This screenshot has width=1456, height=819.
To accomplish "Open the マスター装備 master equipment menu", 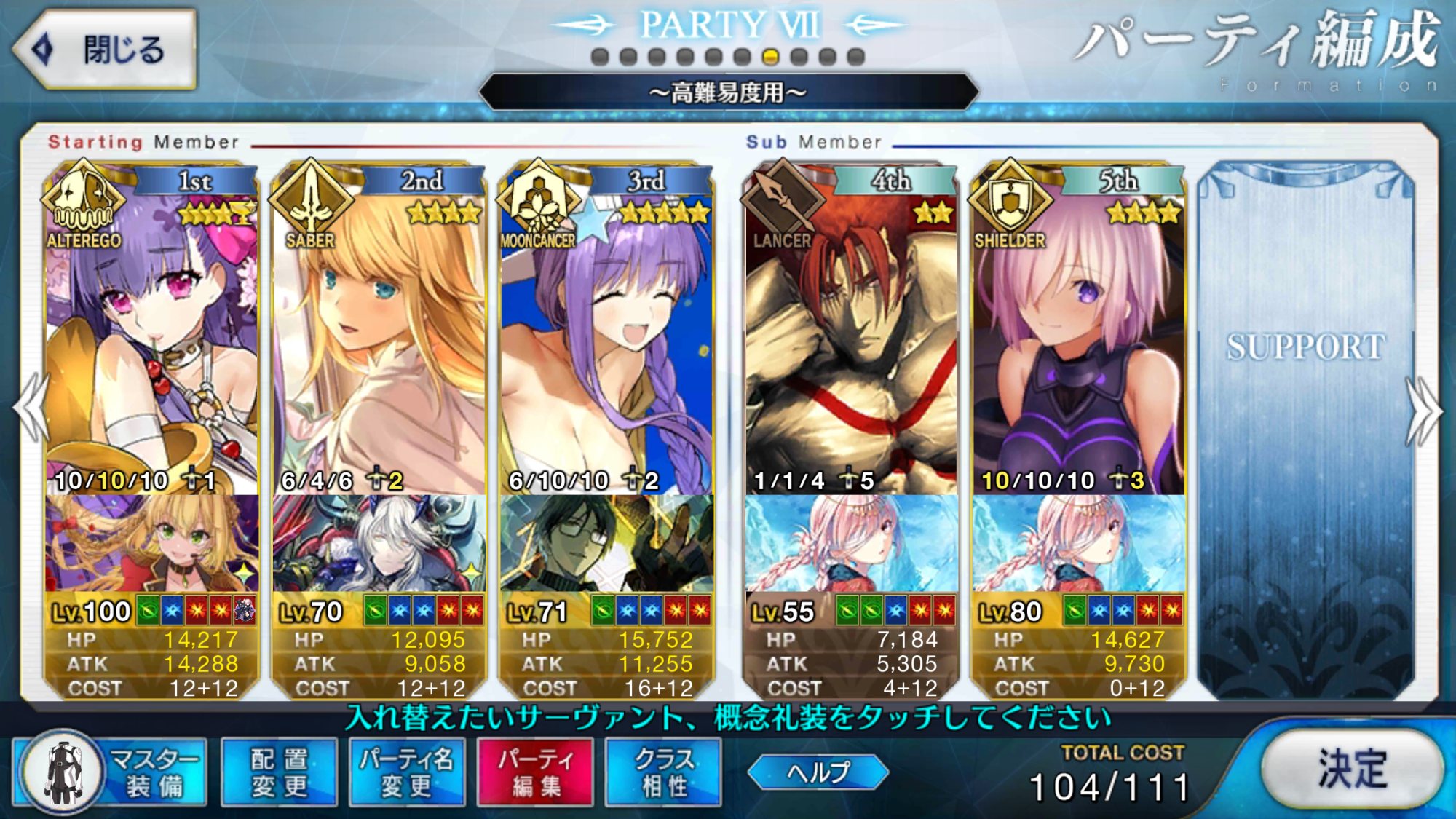I will coord(111,772).
